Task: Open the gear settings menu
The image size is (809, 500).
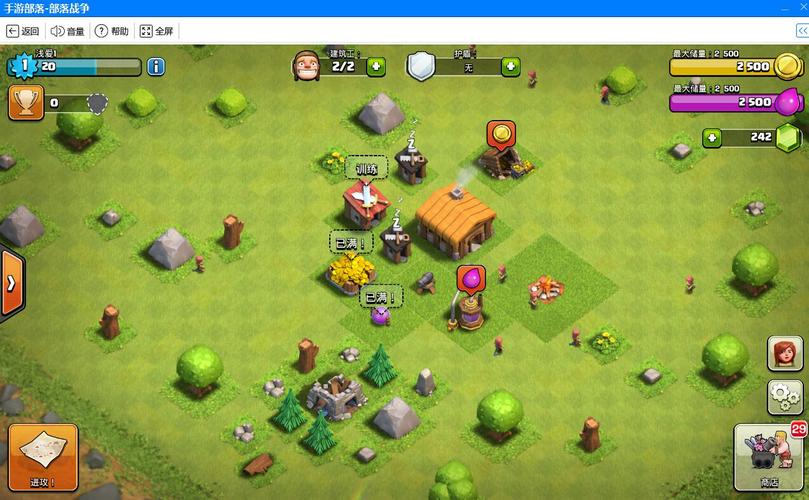Action: pos(784,397)
